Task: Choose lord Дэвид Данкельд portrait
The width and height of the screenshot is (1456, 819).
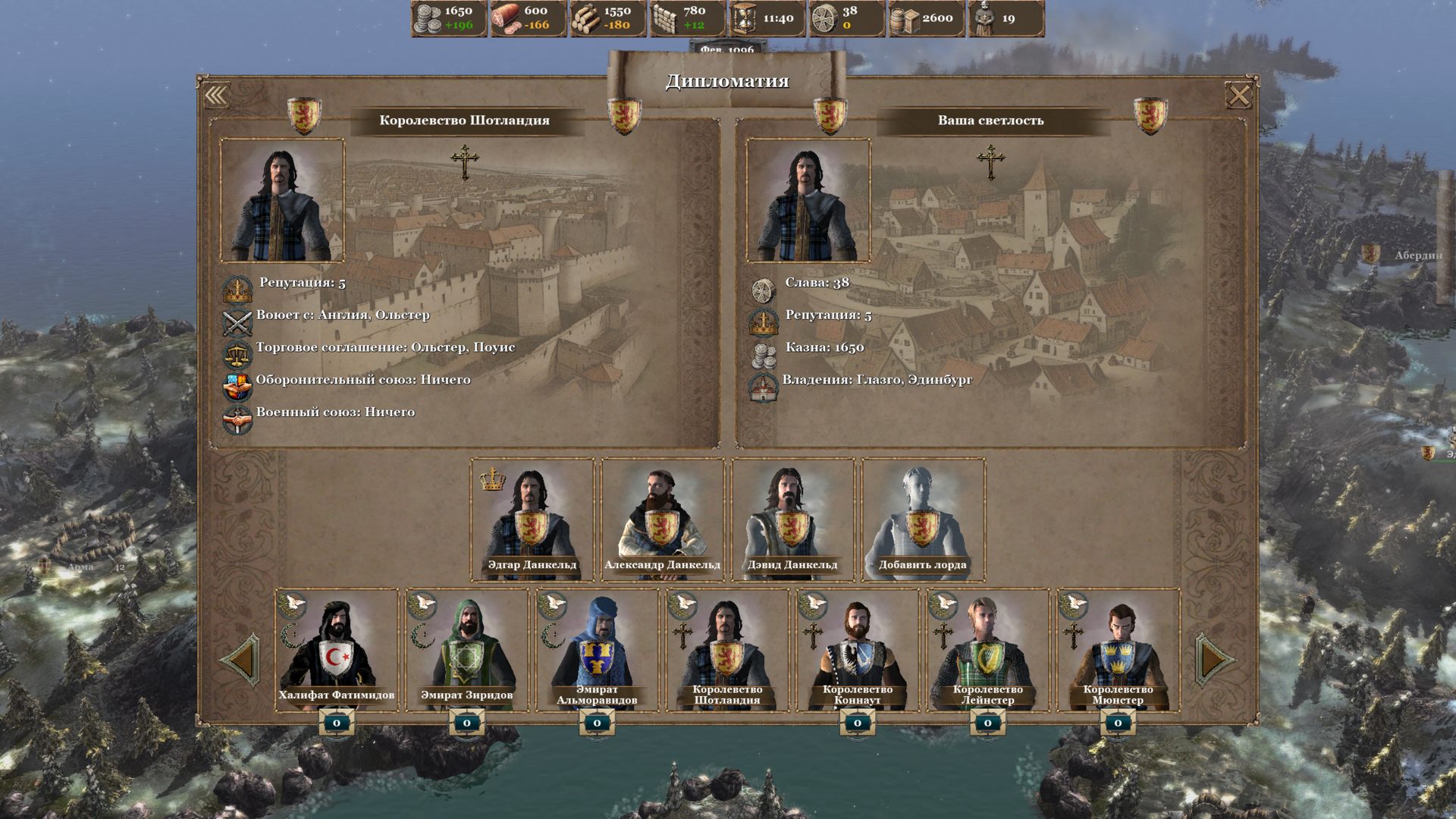Action: [792, 519]
